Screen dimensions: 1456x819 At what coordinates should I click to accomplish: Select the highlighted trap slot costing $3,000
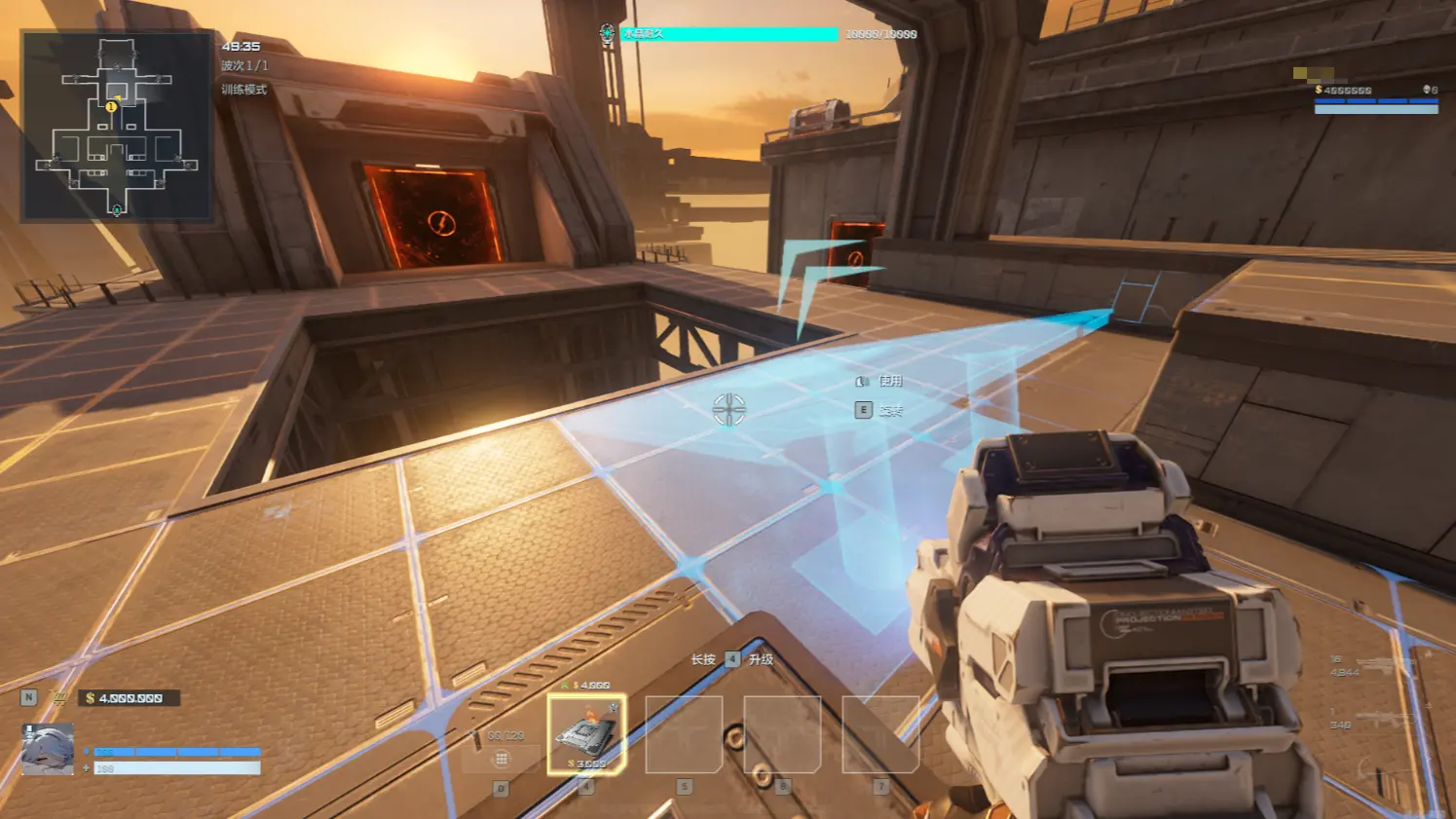pyautogui.click(x=586, y=734)
